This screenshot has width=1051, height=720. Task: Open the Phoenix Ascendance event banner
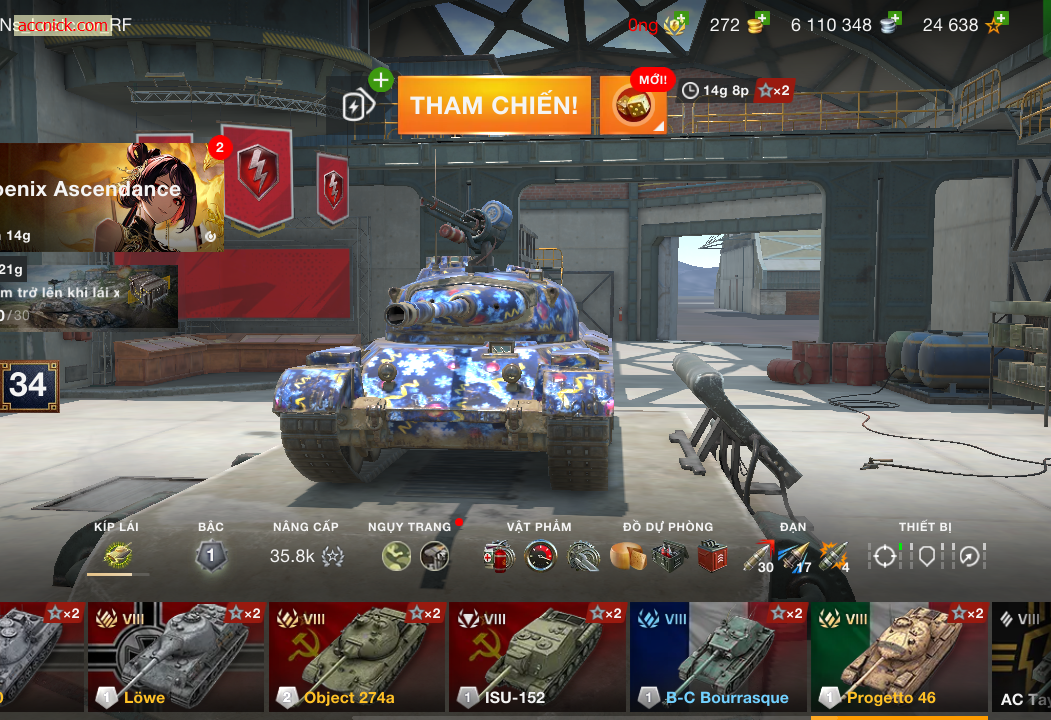[x=110, y=196]
